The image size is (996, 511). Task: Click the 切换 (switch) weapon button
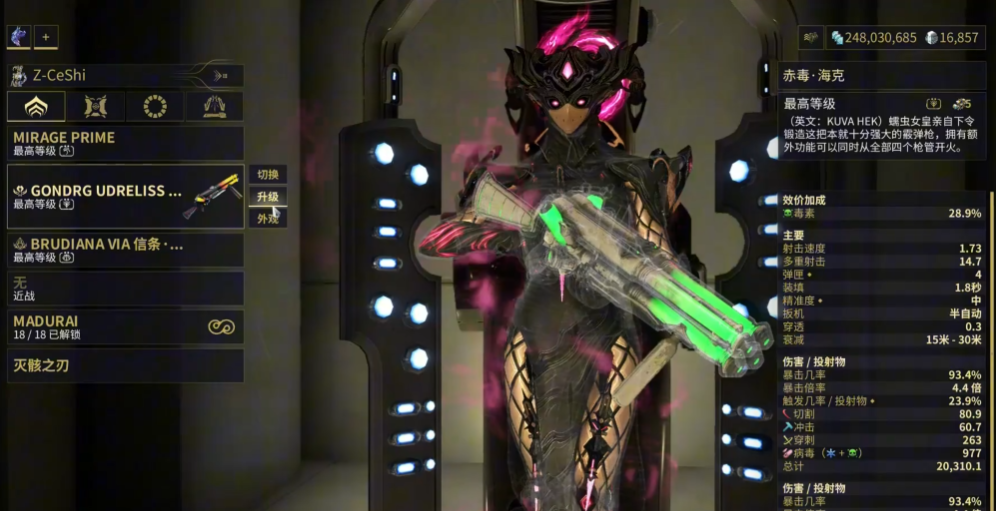[x=267, y=175]
